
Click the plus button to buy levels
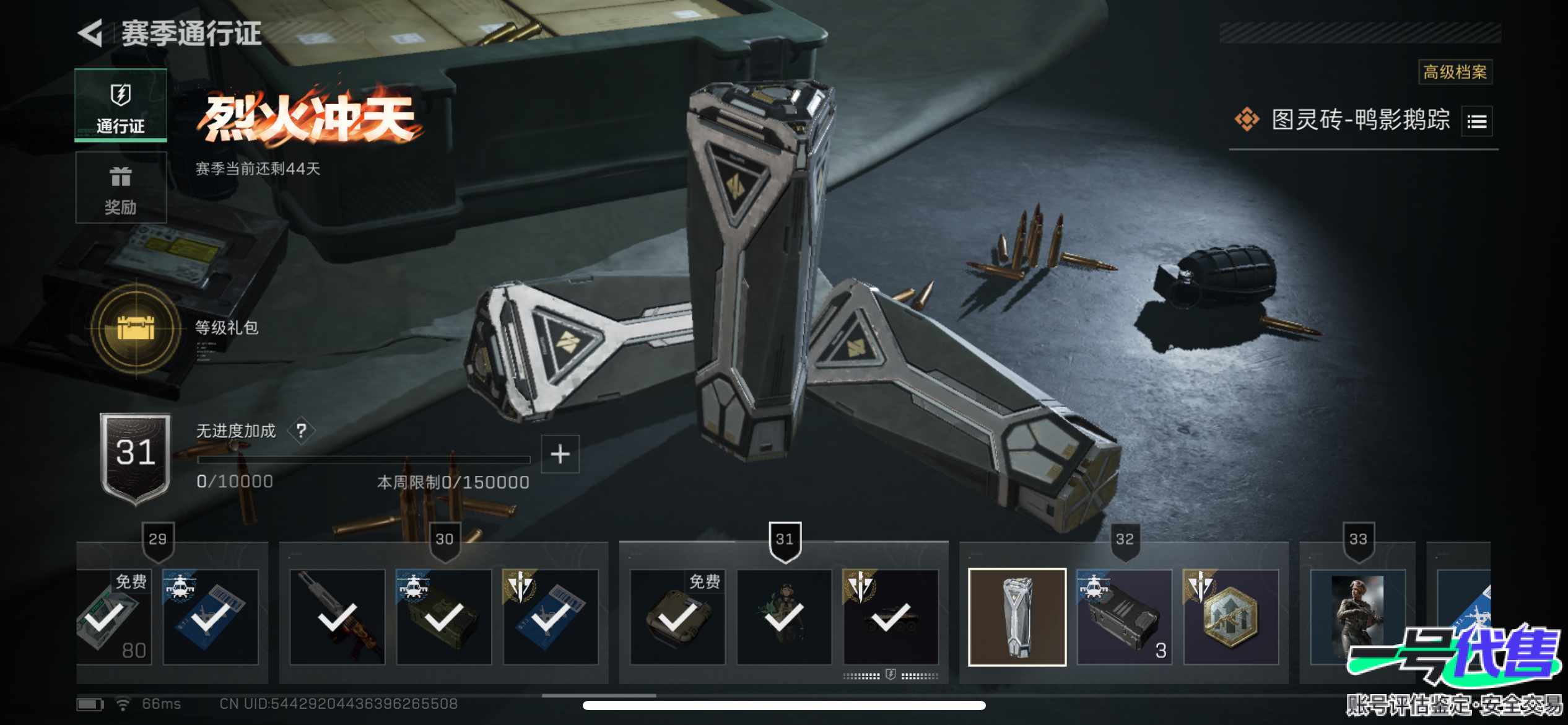click(560, 454)
